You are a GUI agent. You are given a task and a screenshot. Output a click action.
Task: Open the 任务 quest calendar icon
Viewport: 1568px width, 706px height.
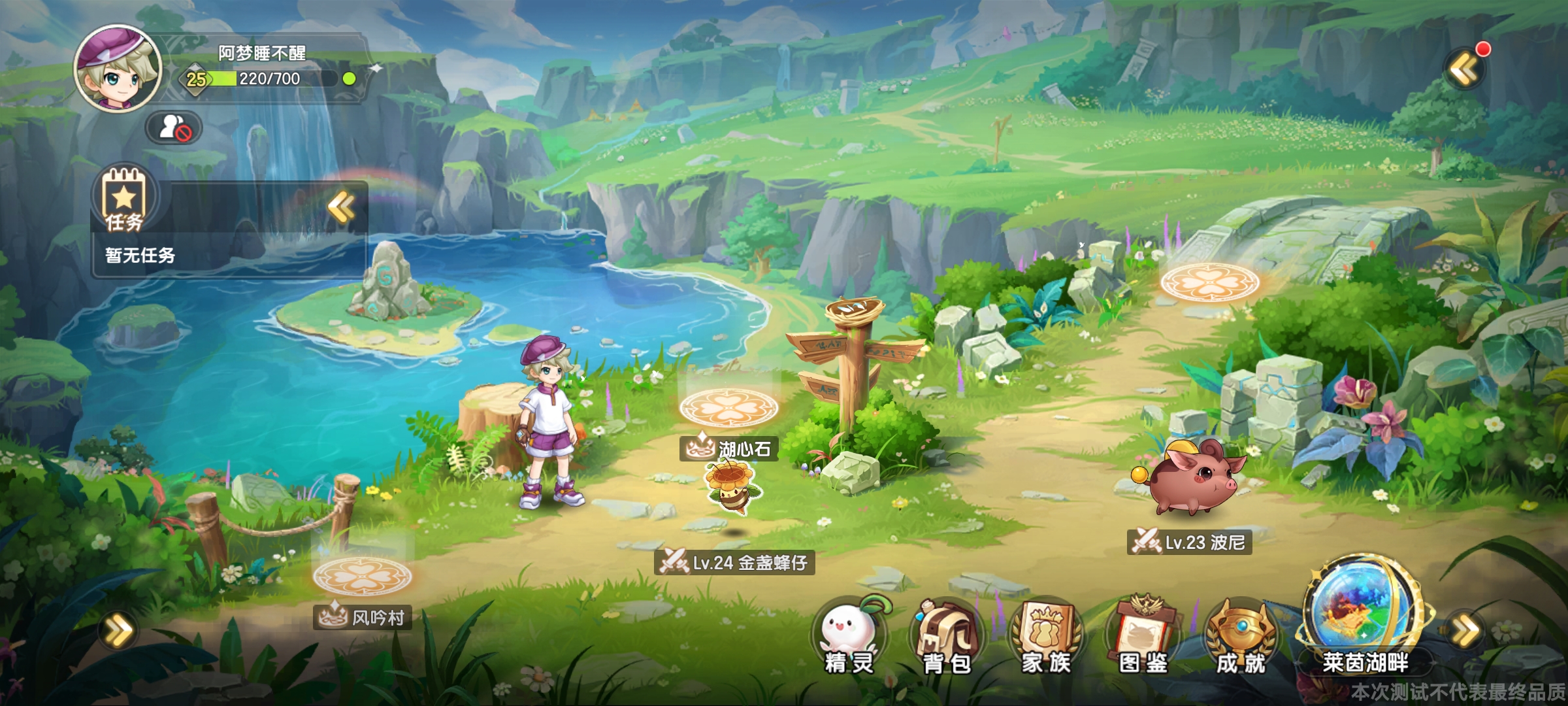(124, 199)
